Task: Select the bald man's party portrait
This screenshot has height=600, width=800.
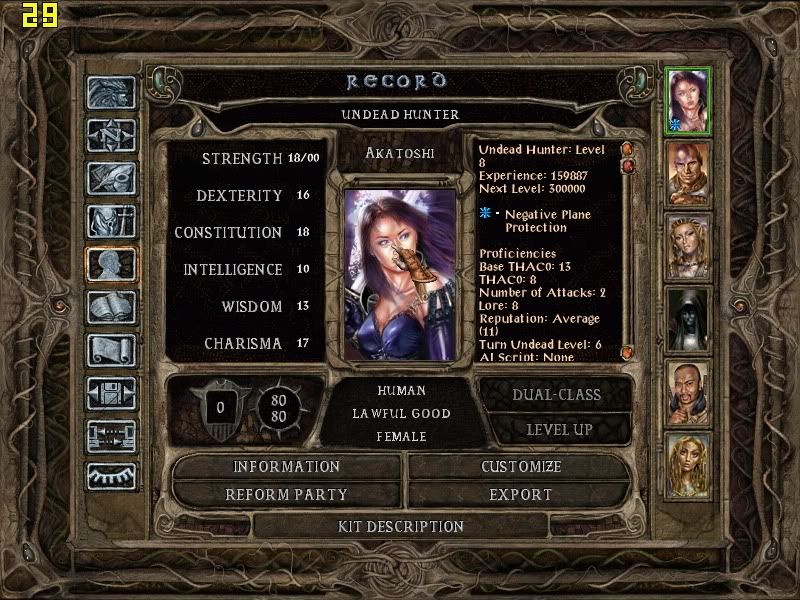Action: point(688,172)
